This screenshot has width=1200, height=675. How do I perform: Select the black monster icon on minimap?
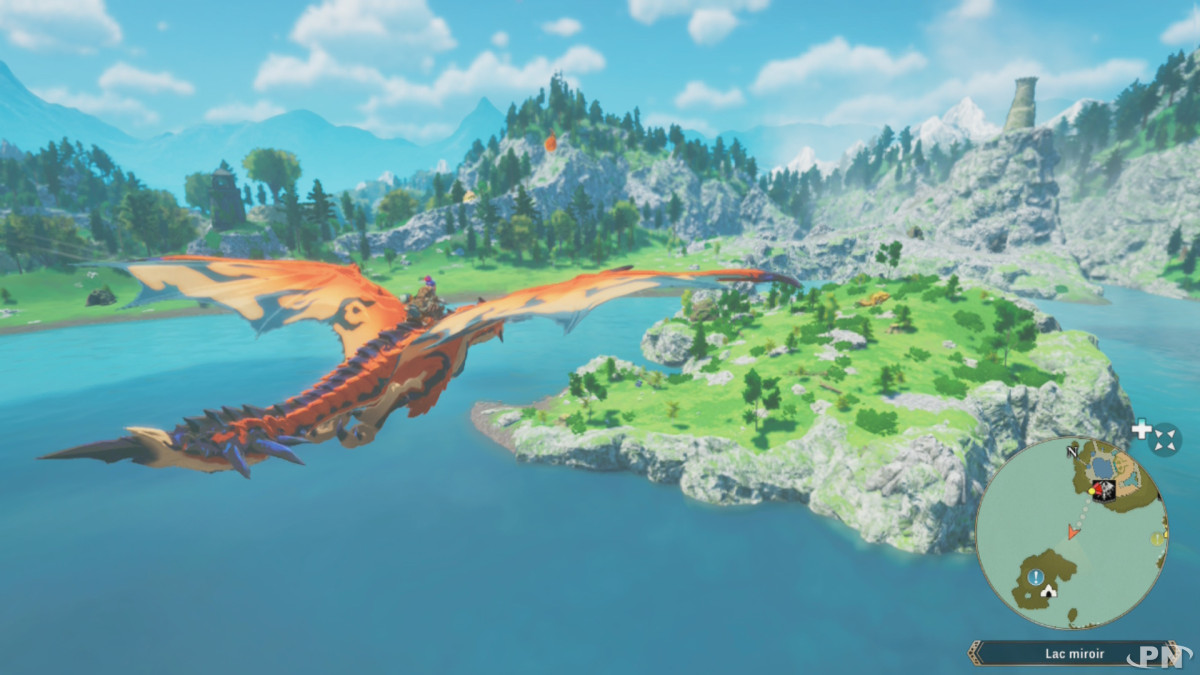click(x=1106, y=490)
